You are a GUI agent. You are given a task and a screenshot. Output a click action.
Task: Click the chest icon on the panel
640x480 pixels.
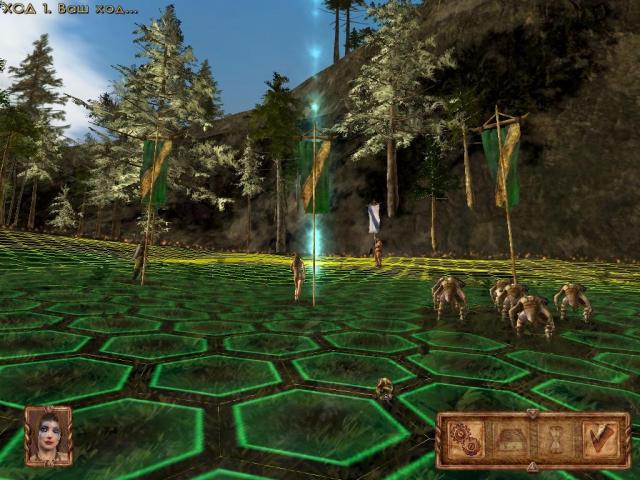(510, 440)
